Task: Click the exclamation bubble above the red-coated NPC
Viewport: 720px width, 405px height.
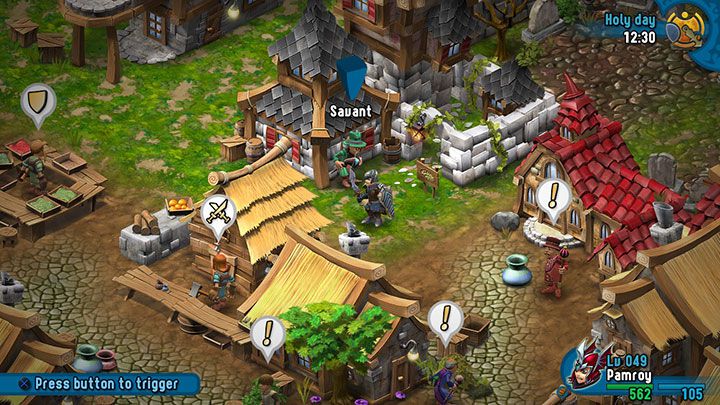Action: (551, 196)
